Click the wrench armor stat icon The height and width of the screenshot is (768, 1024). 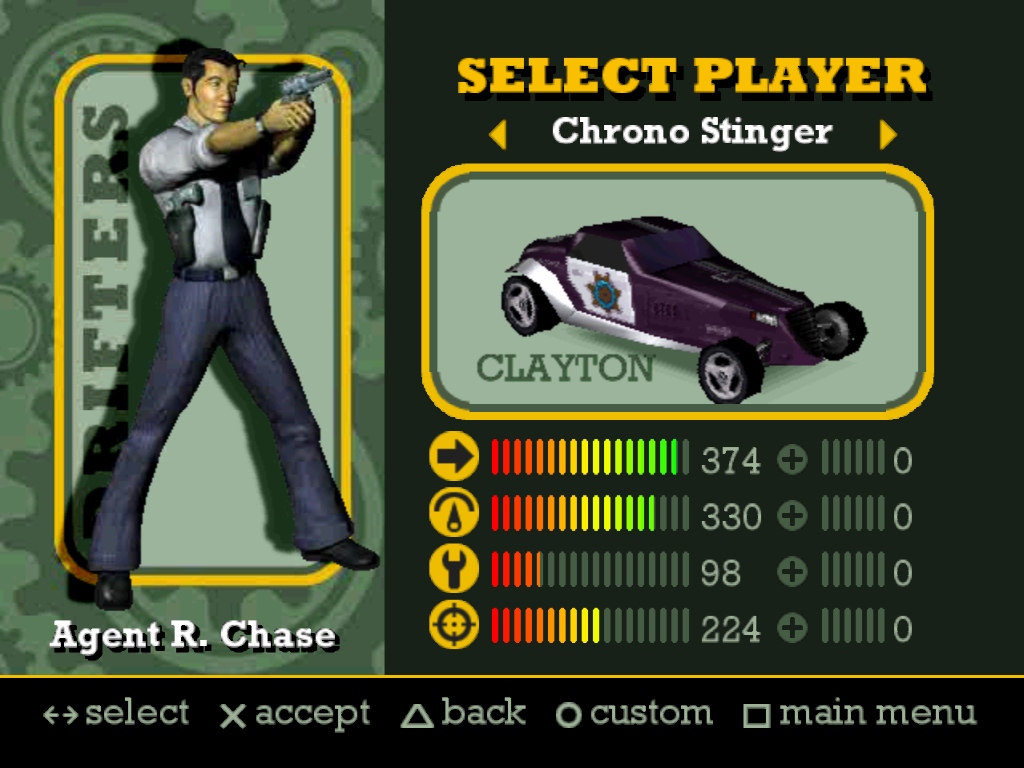click(x=454, y=570)
